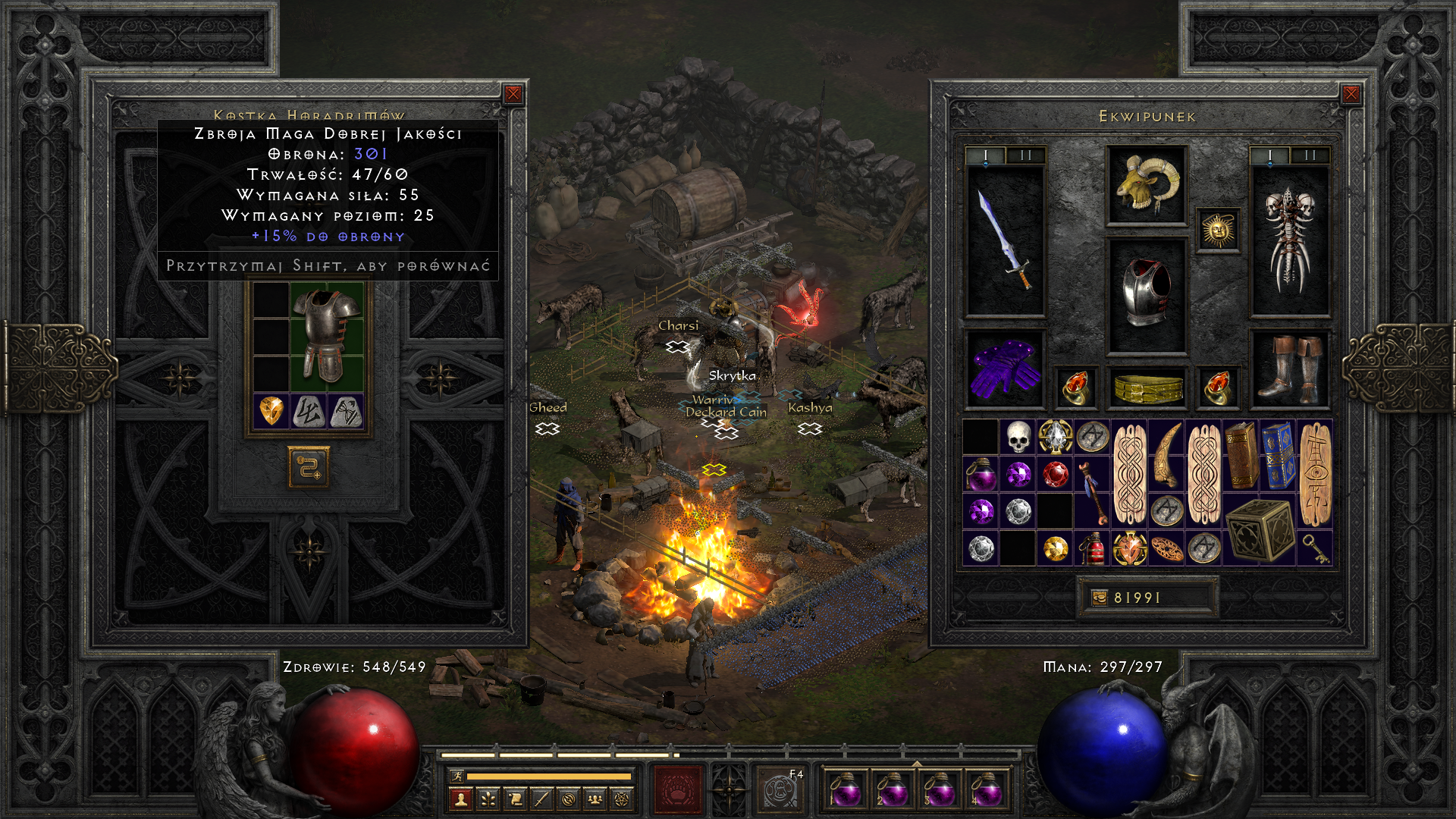
Task: Click the yellow stamina bar
Action: [550, 777]
